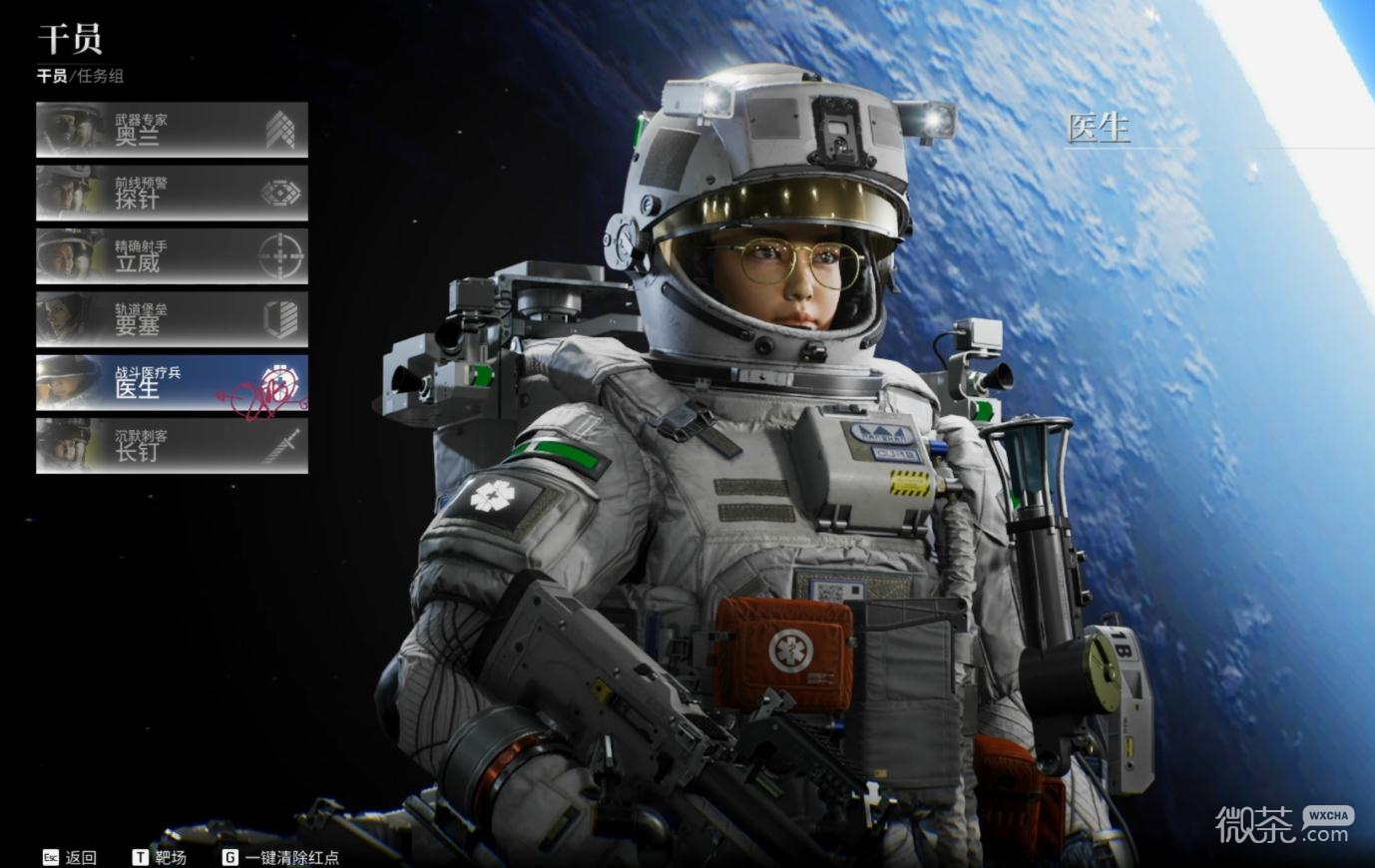Image resolution: width=1375 pixels, height=868 pixels.
Task: Choose the 医生 combat medic operator
Action: (x=172, y=382)
